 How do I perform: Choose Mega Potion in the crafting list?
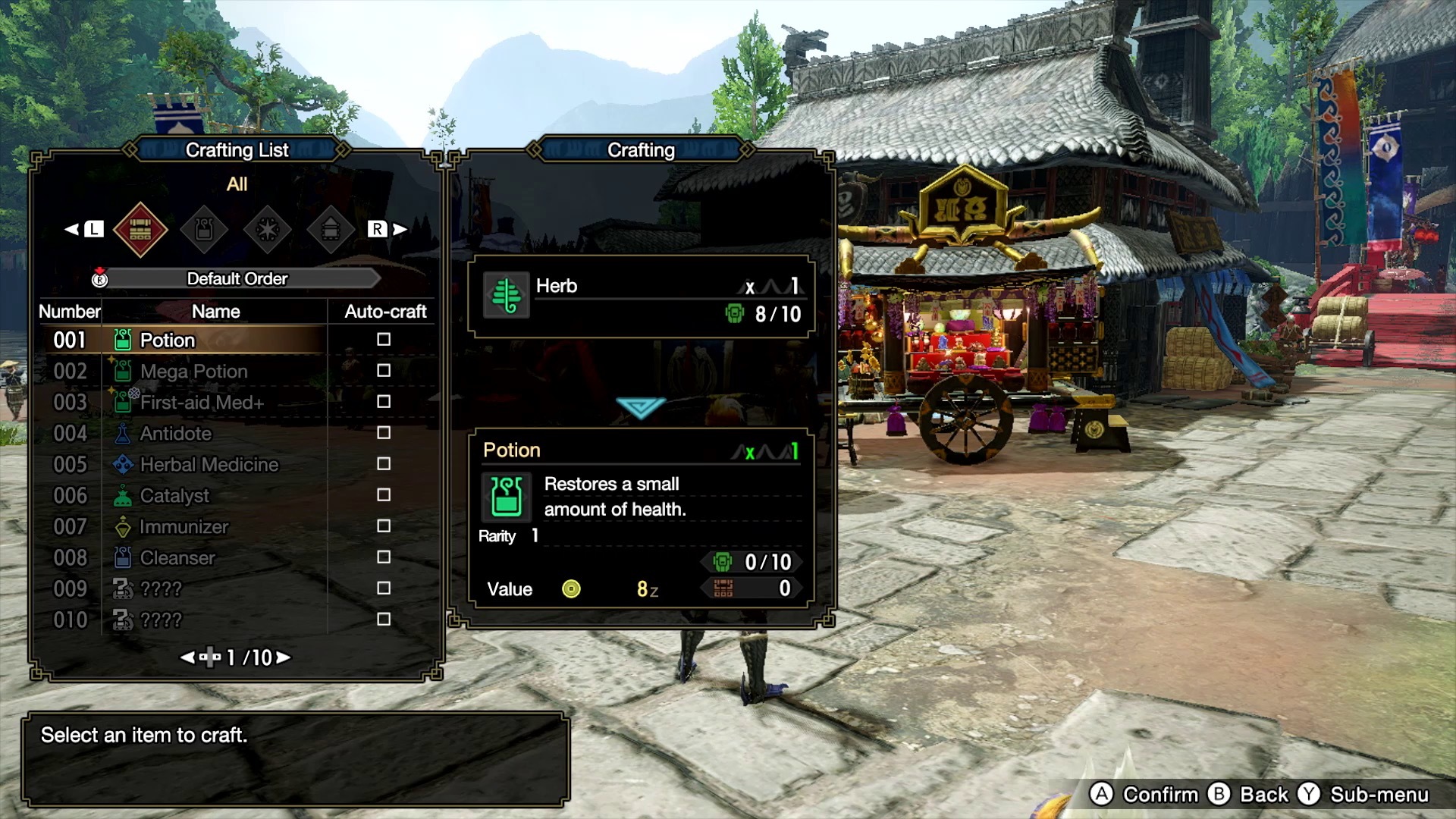[194, 371]
